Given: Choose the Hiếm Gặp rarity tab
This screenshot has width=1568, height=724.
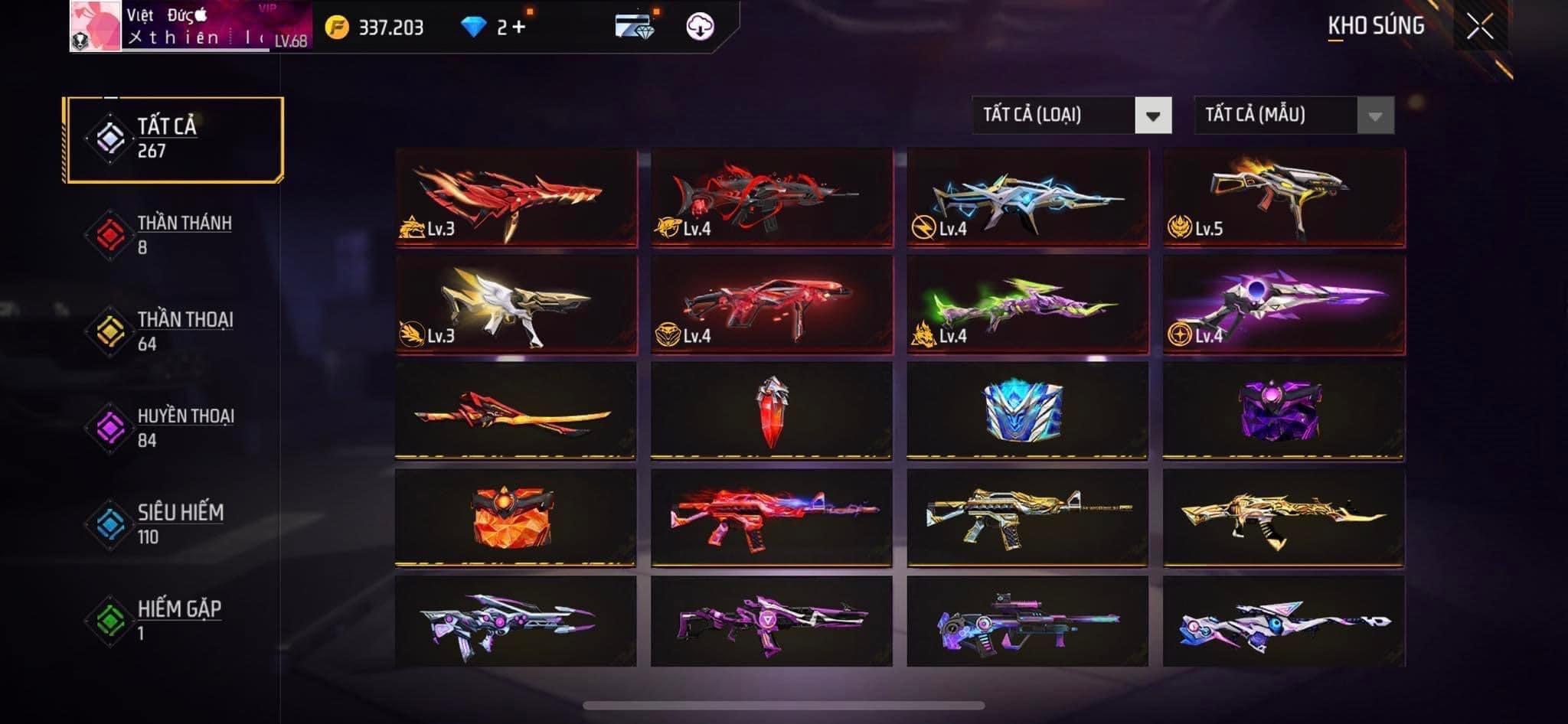Looking at the screenshot, I should coord(175,620).
